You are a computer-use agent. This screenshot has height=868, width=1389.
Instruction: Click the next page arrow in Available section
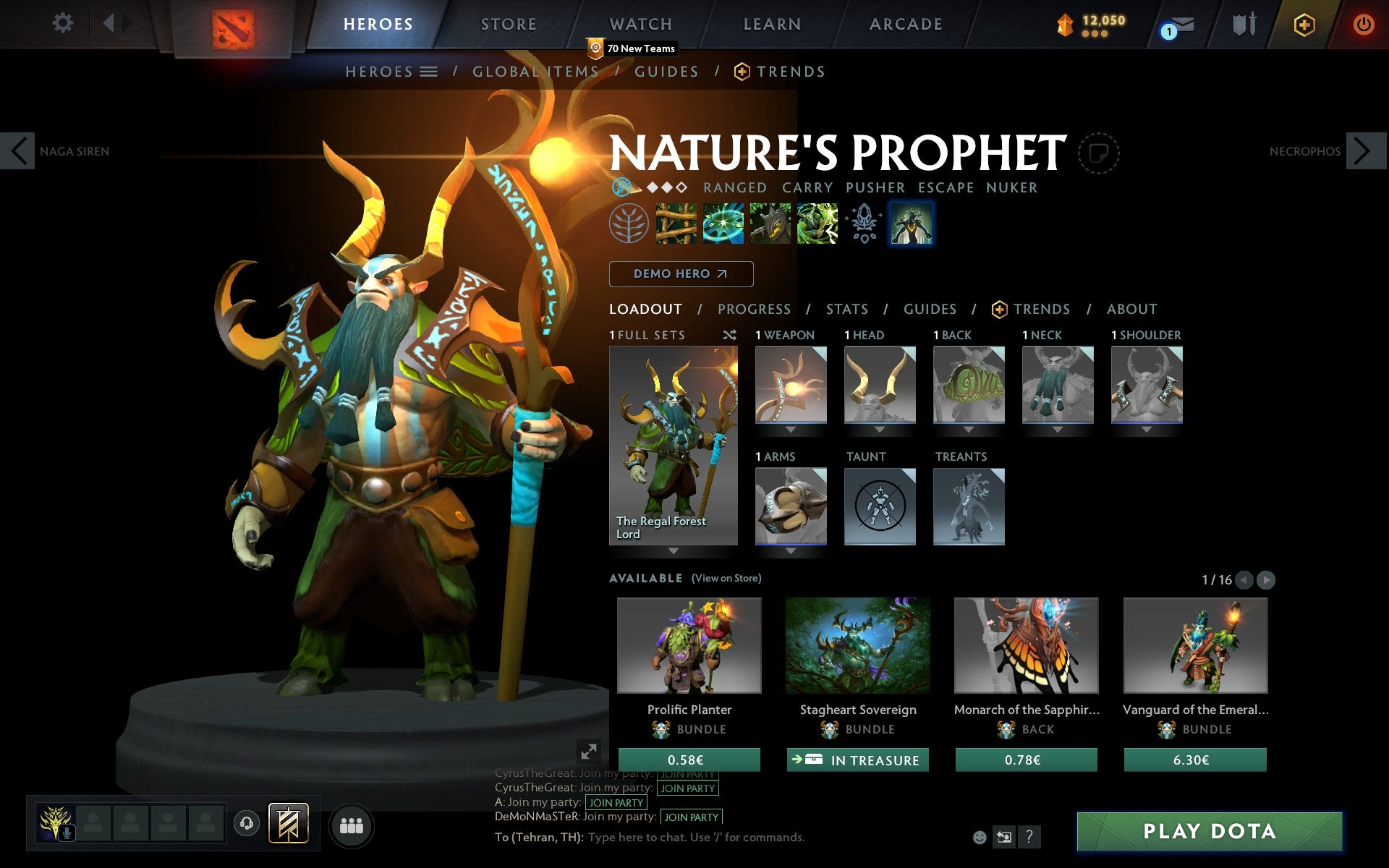click(x=1265, y=579)
